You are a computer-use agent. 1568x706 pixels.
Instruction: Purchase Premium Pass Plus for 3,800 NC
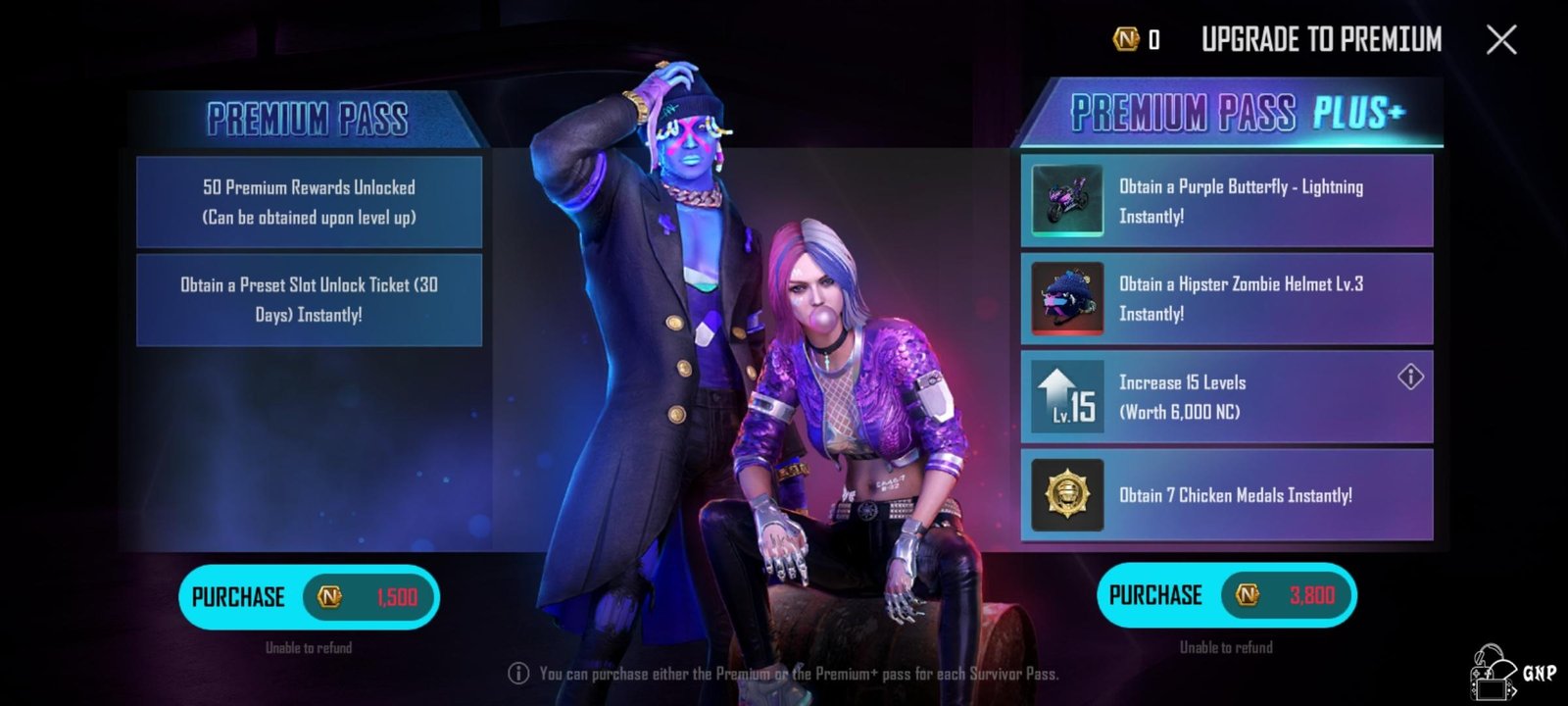[1226, 595]
